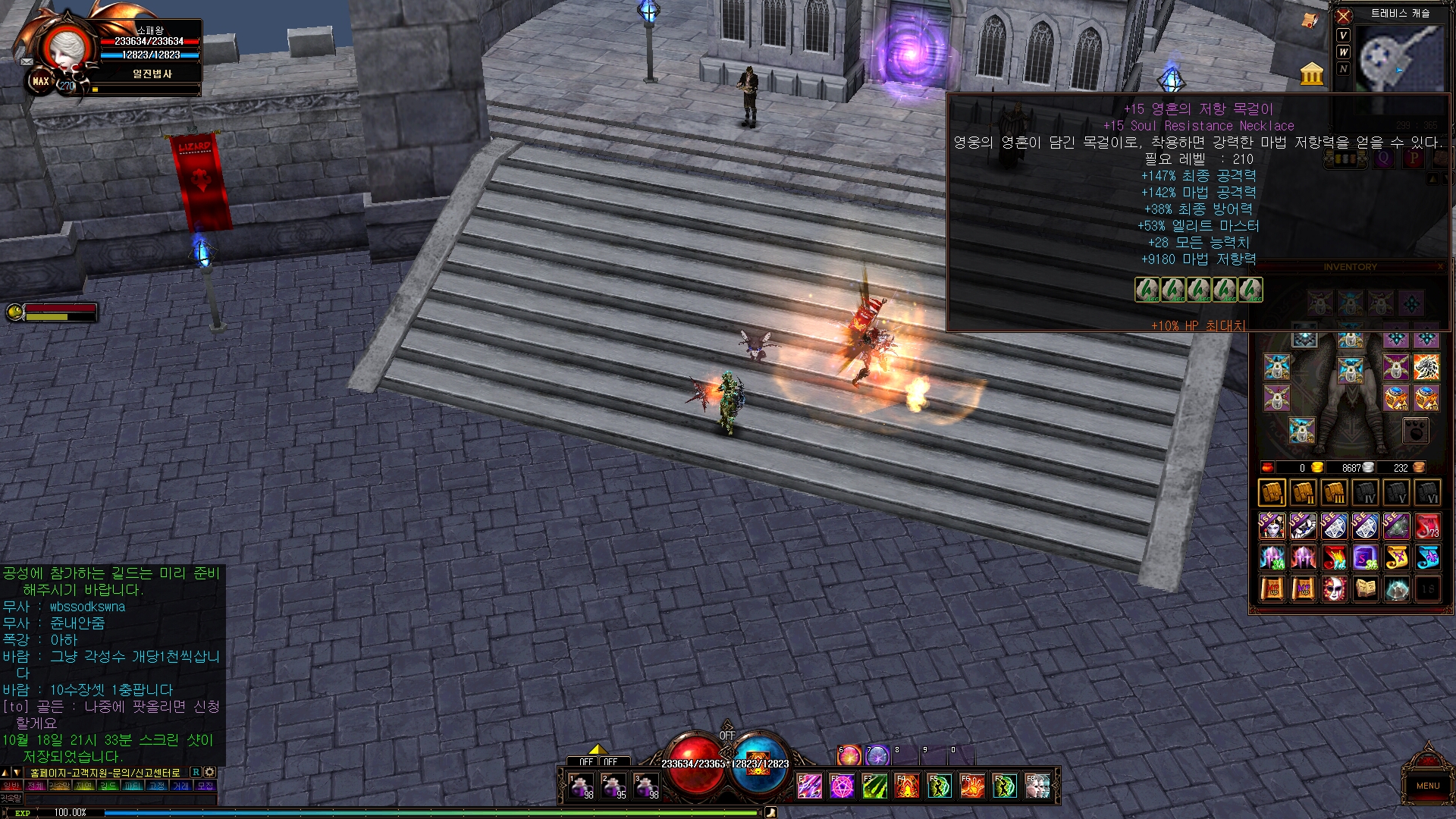Use the purple potion in slot 2
The height and width of the screenshot is (819, 1456).
[614, 786]
